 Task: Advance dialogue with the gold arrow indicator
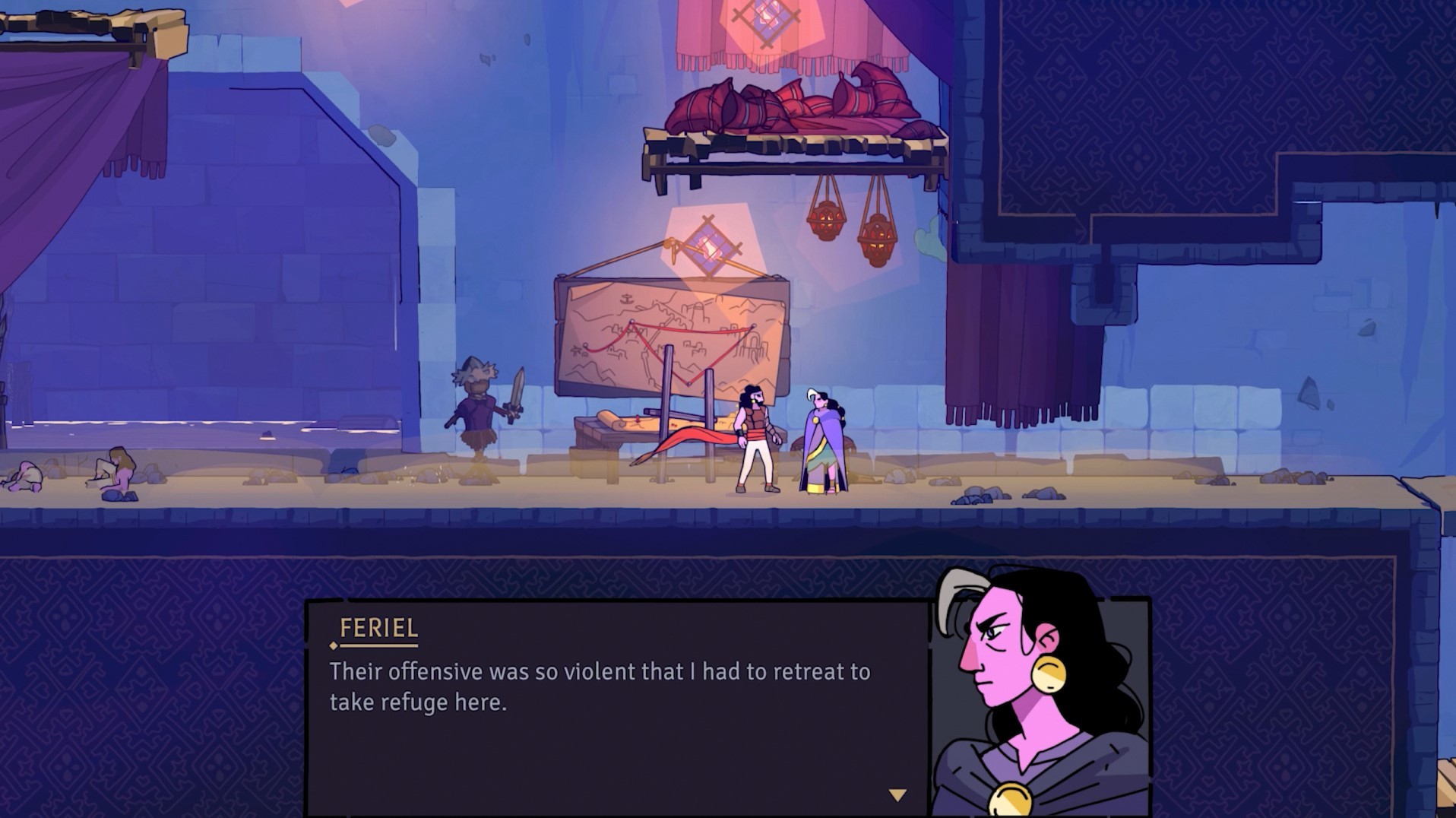point(897,795)
